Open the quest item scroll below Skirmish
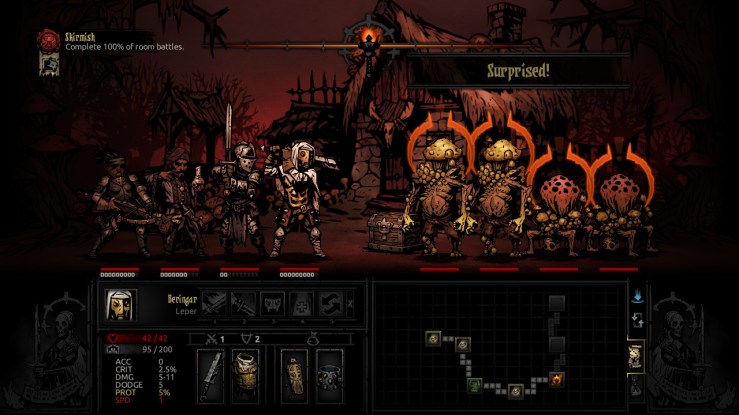739x415 pixels. [x=47, y=64]
